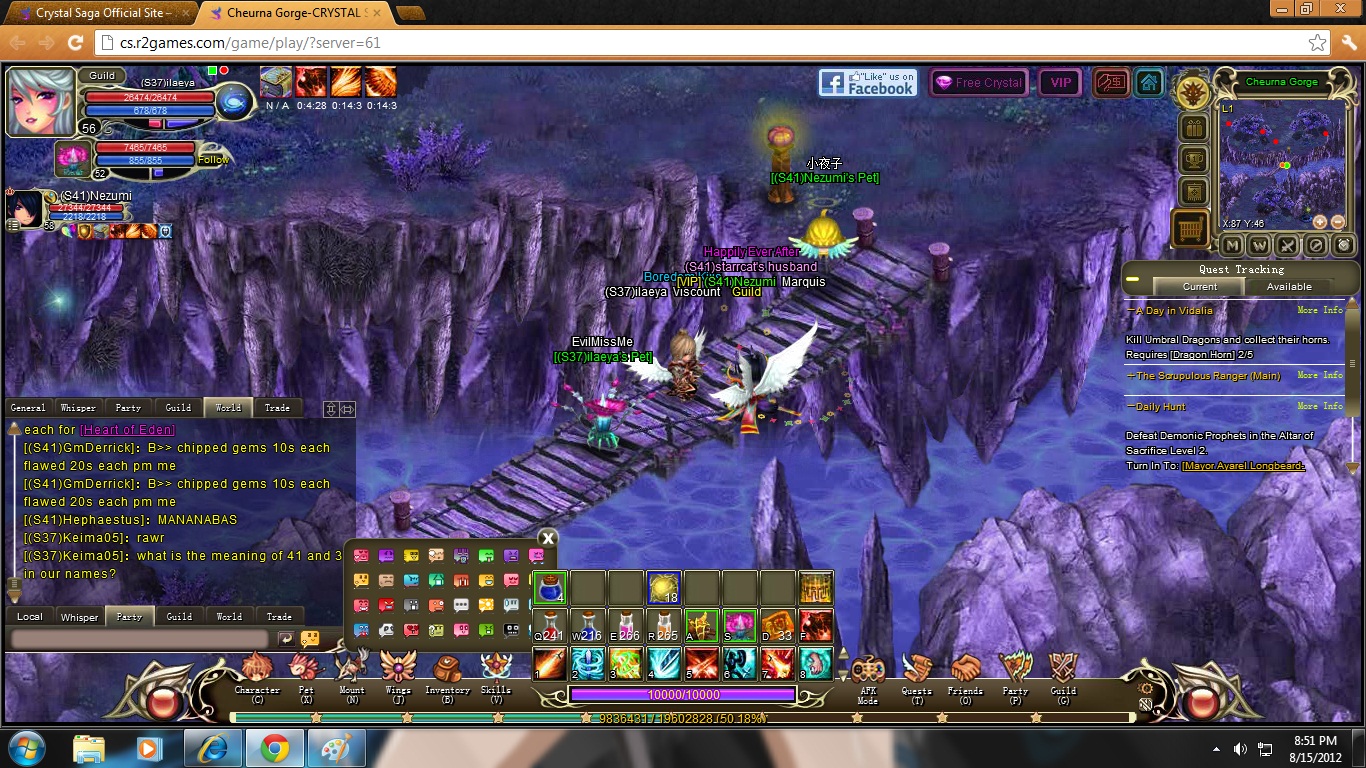Open the Party panel

click(x=1015, y=672)
